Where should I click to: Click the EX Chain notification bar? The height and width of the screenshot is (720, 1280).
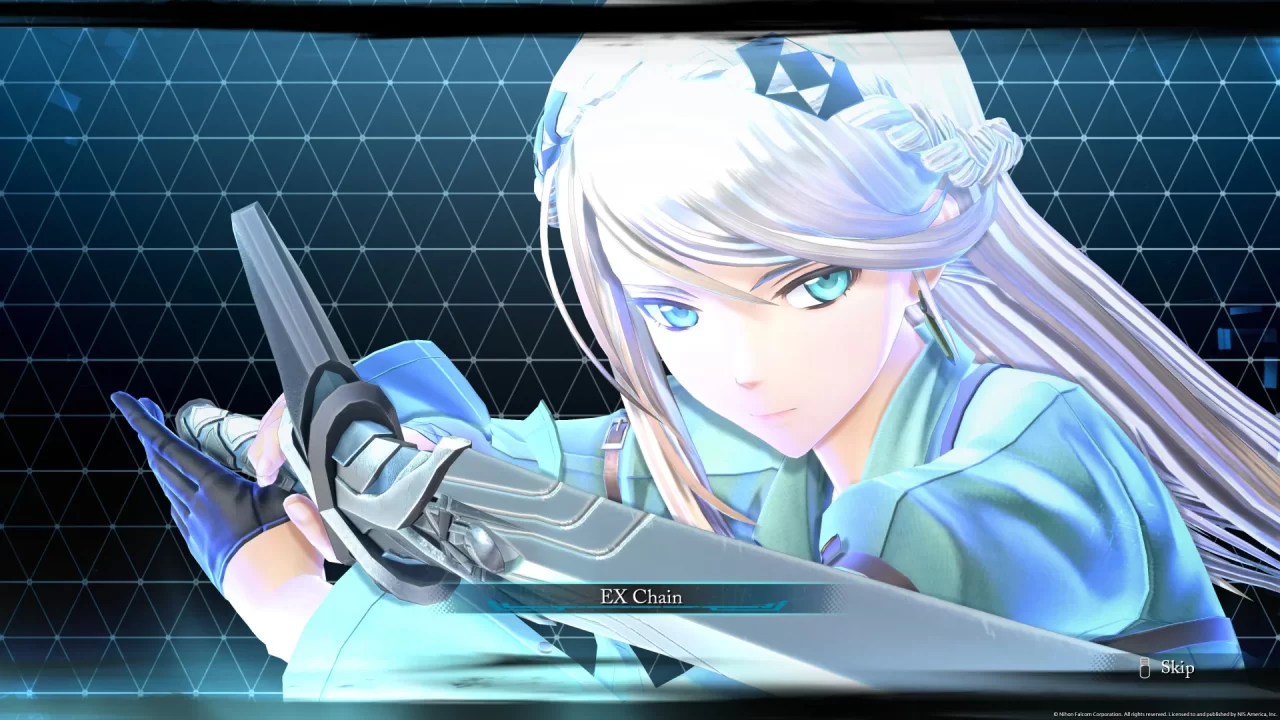640,596
